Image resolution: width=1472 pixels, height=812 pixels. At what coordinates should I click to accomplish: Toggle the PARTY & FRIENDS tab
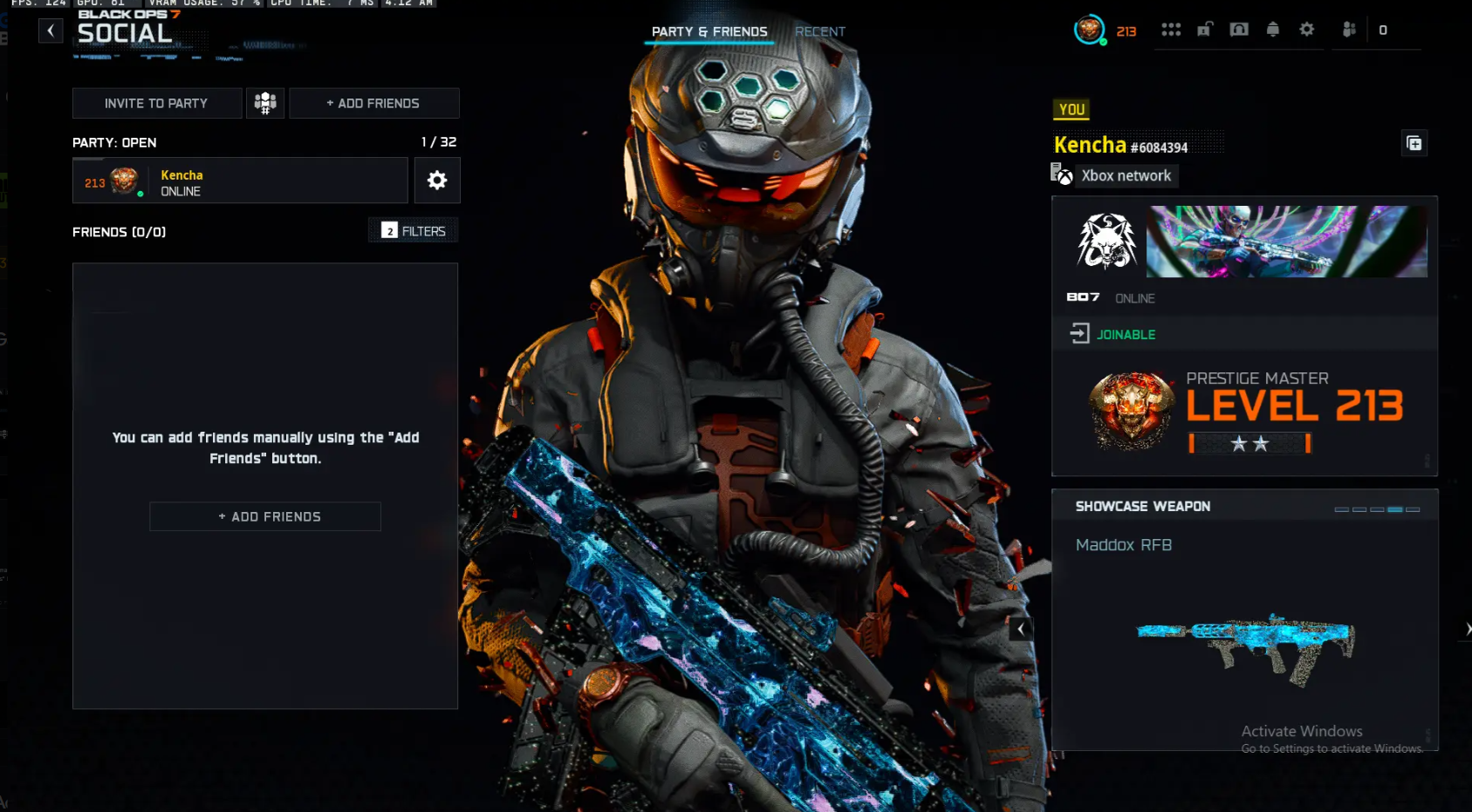709,31
